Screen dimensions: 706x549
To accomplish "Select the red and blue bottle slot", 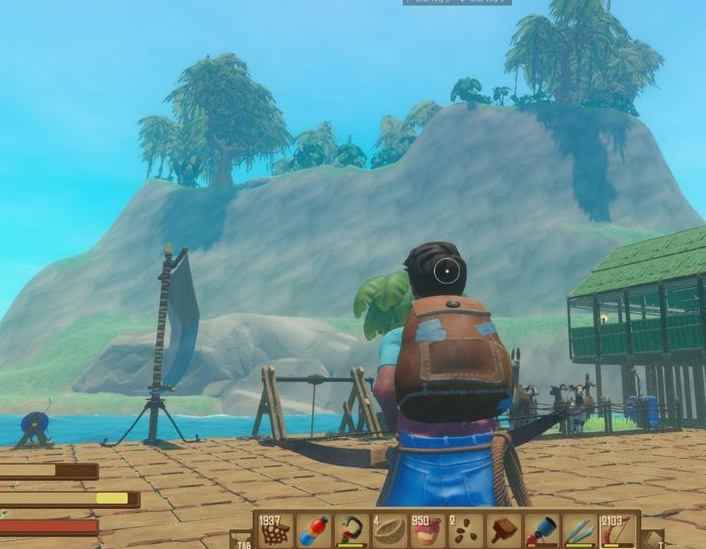I will (312, 530).
